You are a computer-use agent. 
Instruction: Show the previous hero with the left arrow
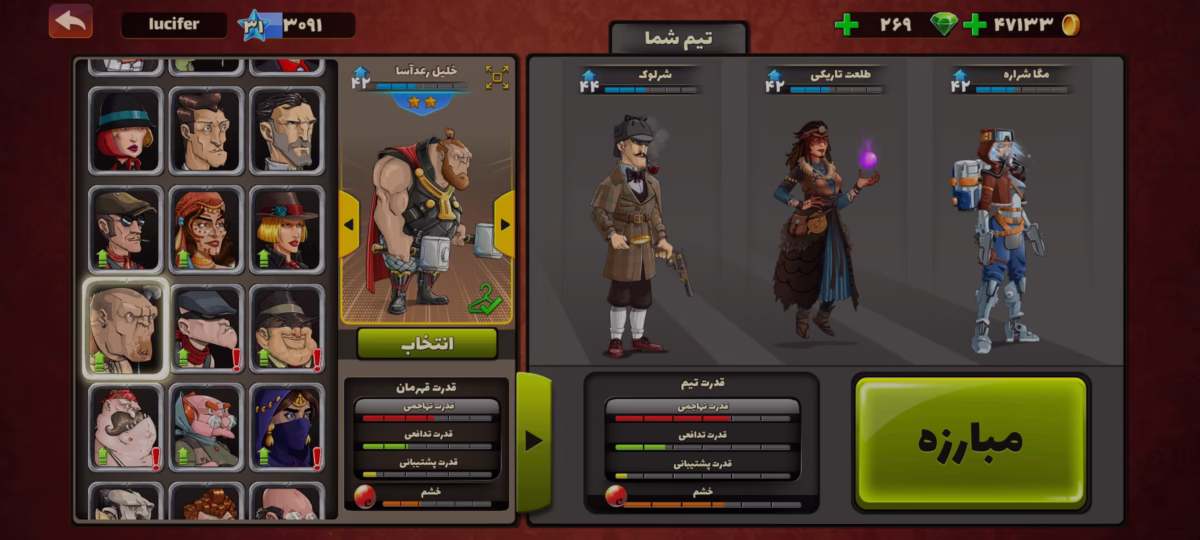pos(349,224)
